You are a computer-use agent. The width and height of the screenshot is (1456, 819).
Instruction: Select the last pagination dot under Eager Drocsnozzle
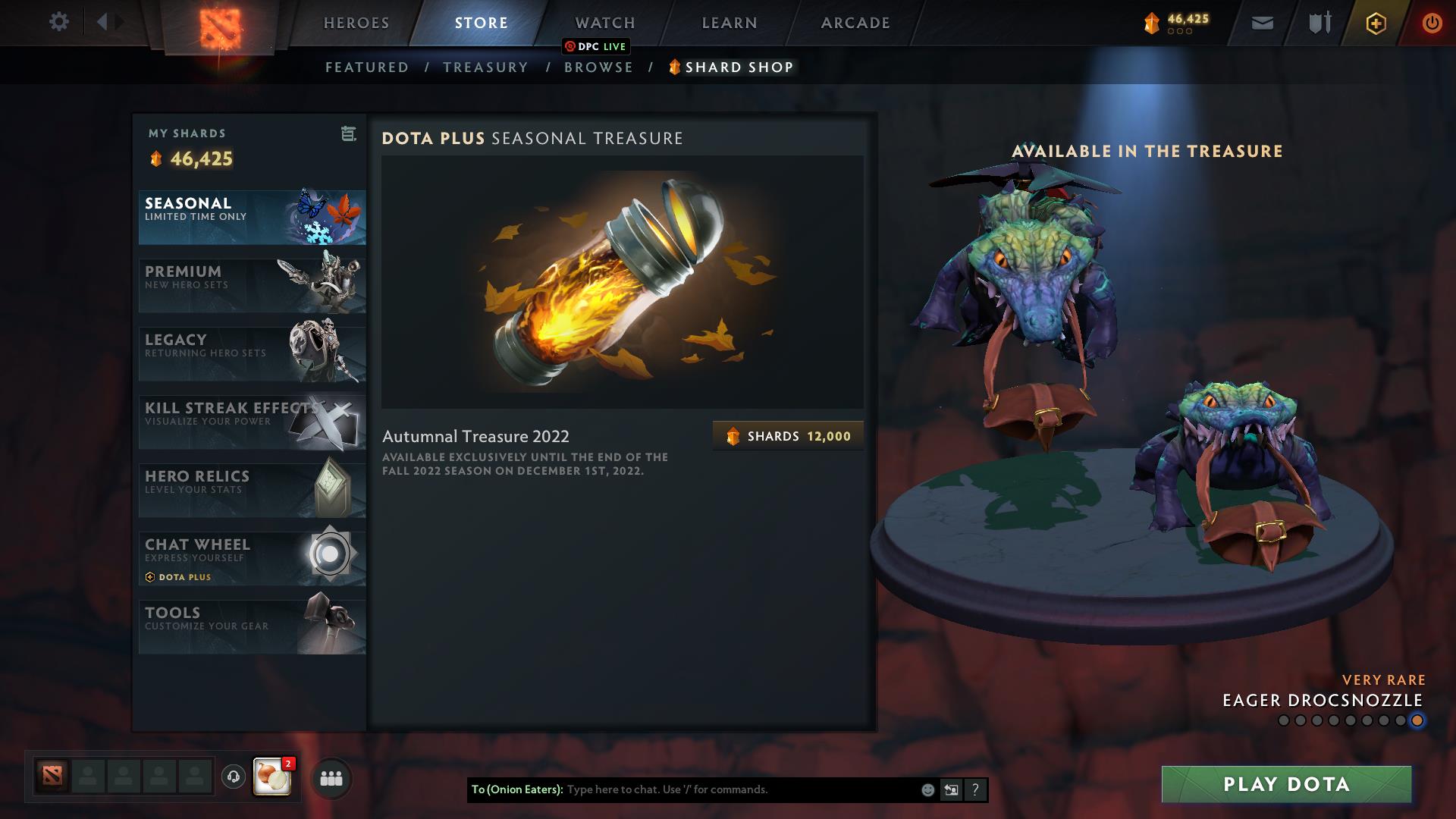[1417, 722]
